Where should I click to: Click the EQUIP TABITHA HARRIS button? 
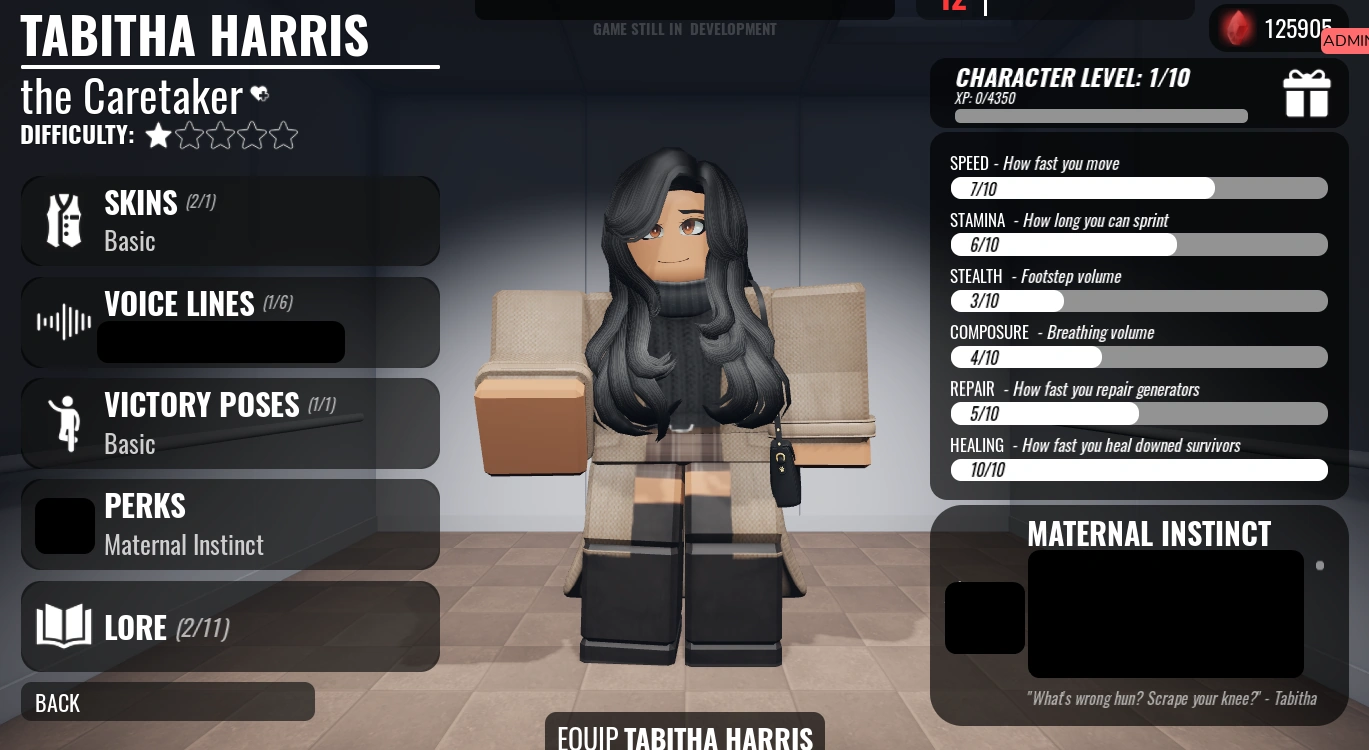coord(685,735)
